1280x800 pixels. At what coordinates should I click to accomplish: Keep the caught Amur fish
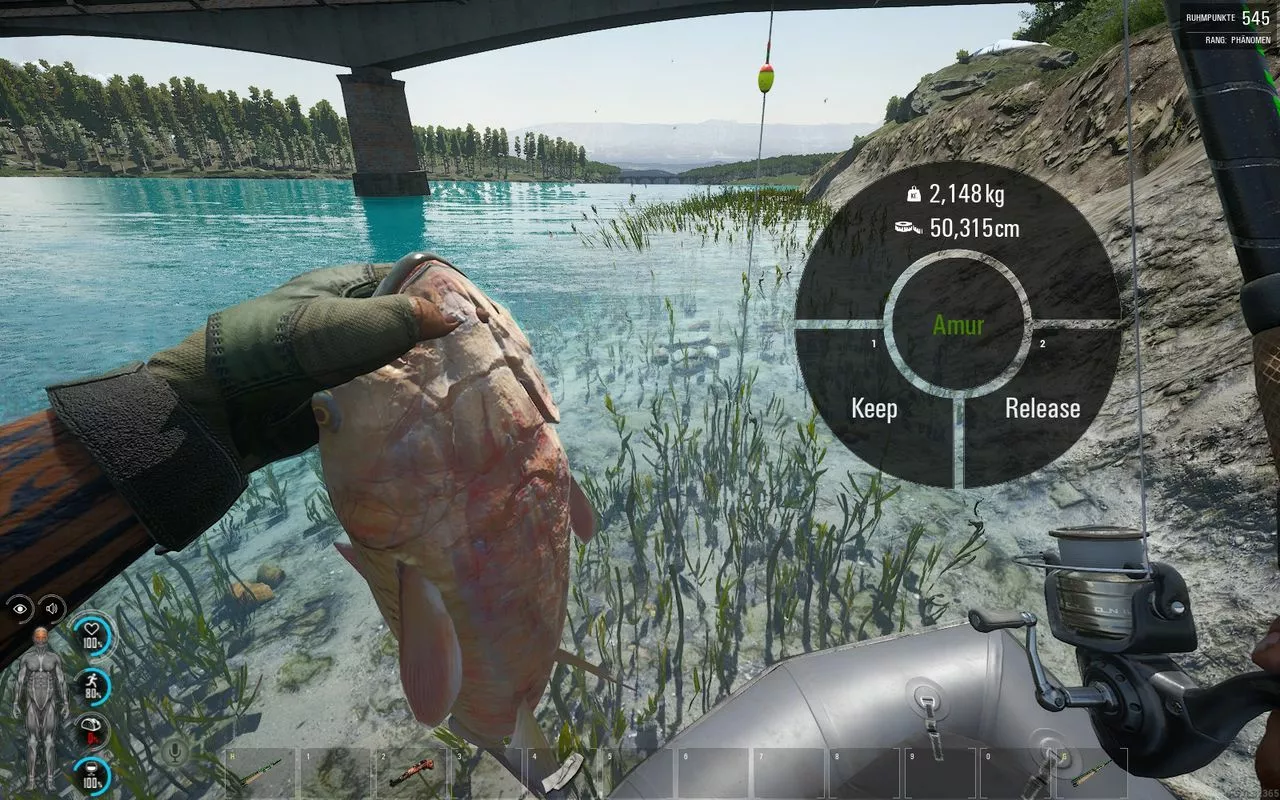pyautogui.click(x=874, y=408)
